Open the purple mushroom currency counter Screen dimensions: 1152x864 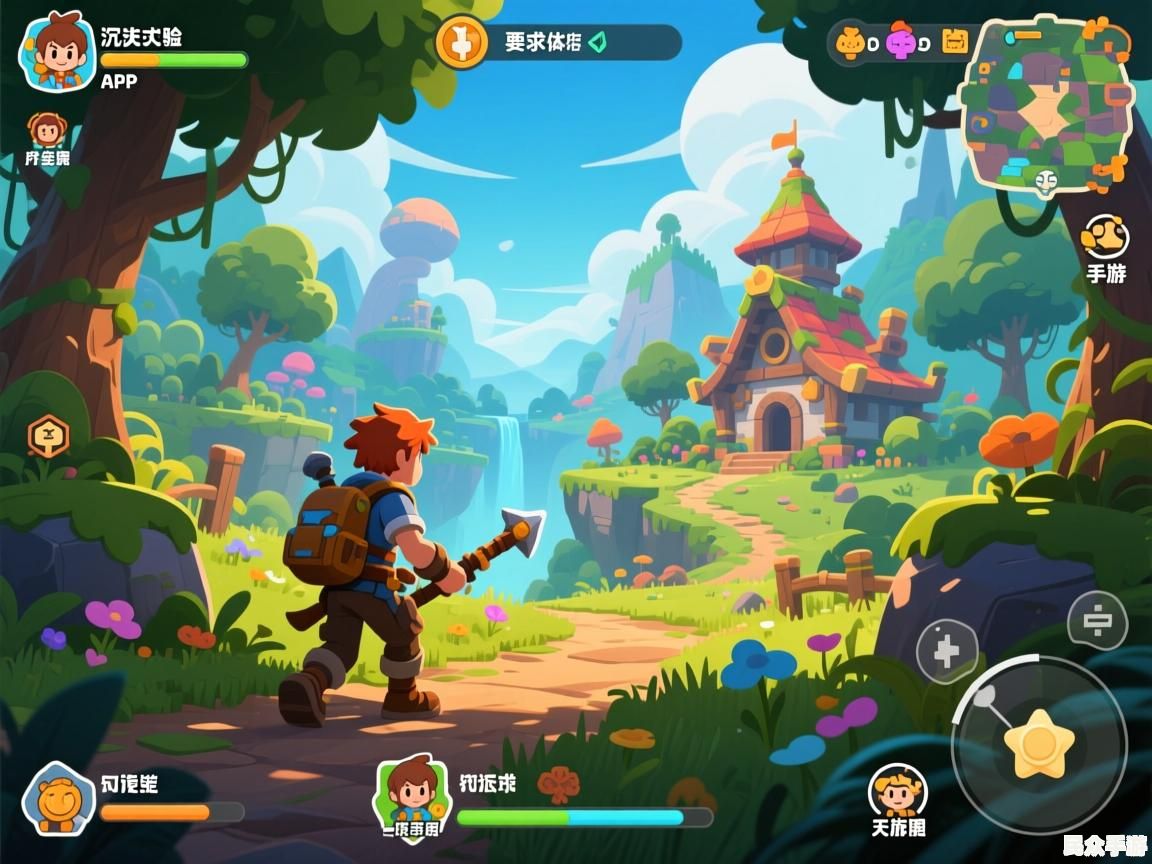(x=903, y=43)
